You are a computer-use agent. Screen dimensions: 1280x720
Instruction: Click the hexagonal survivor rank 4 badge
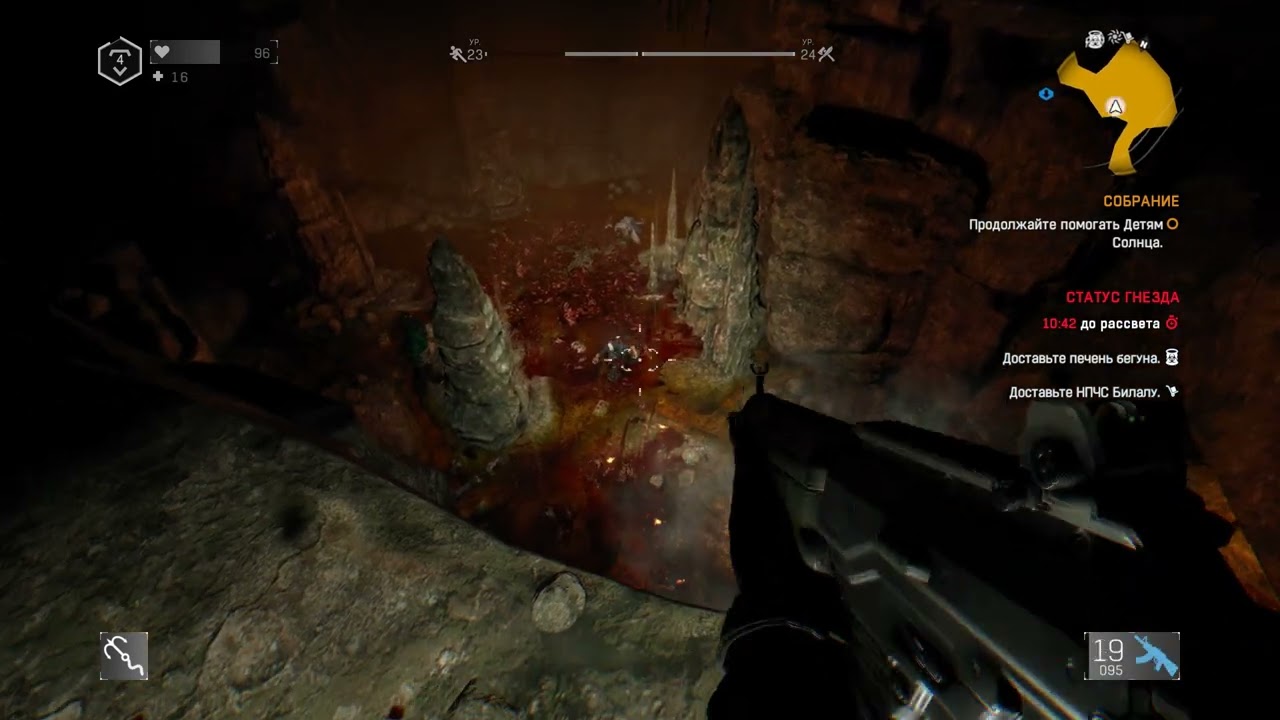[x=119, y=61]
